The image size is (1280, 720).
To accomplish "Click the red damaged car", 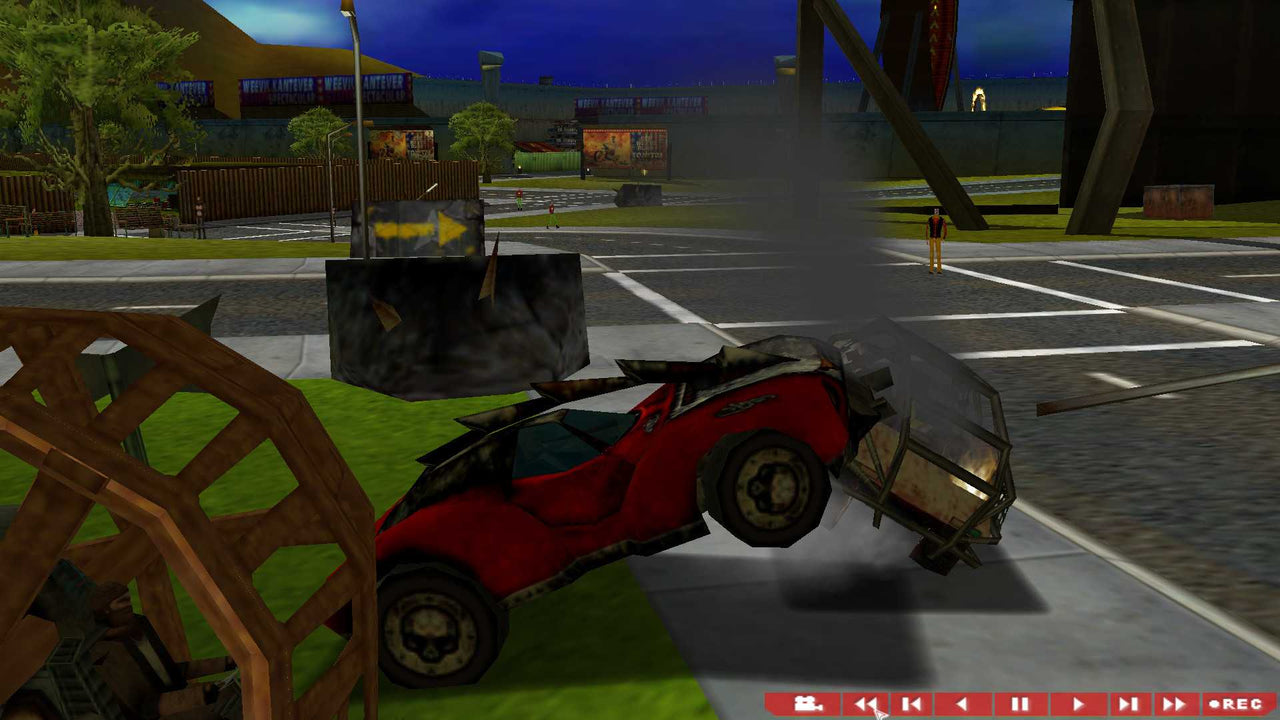I will pyautogui.click(x=620, y=480).
